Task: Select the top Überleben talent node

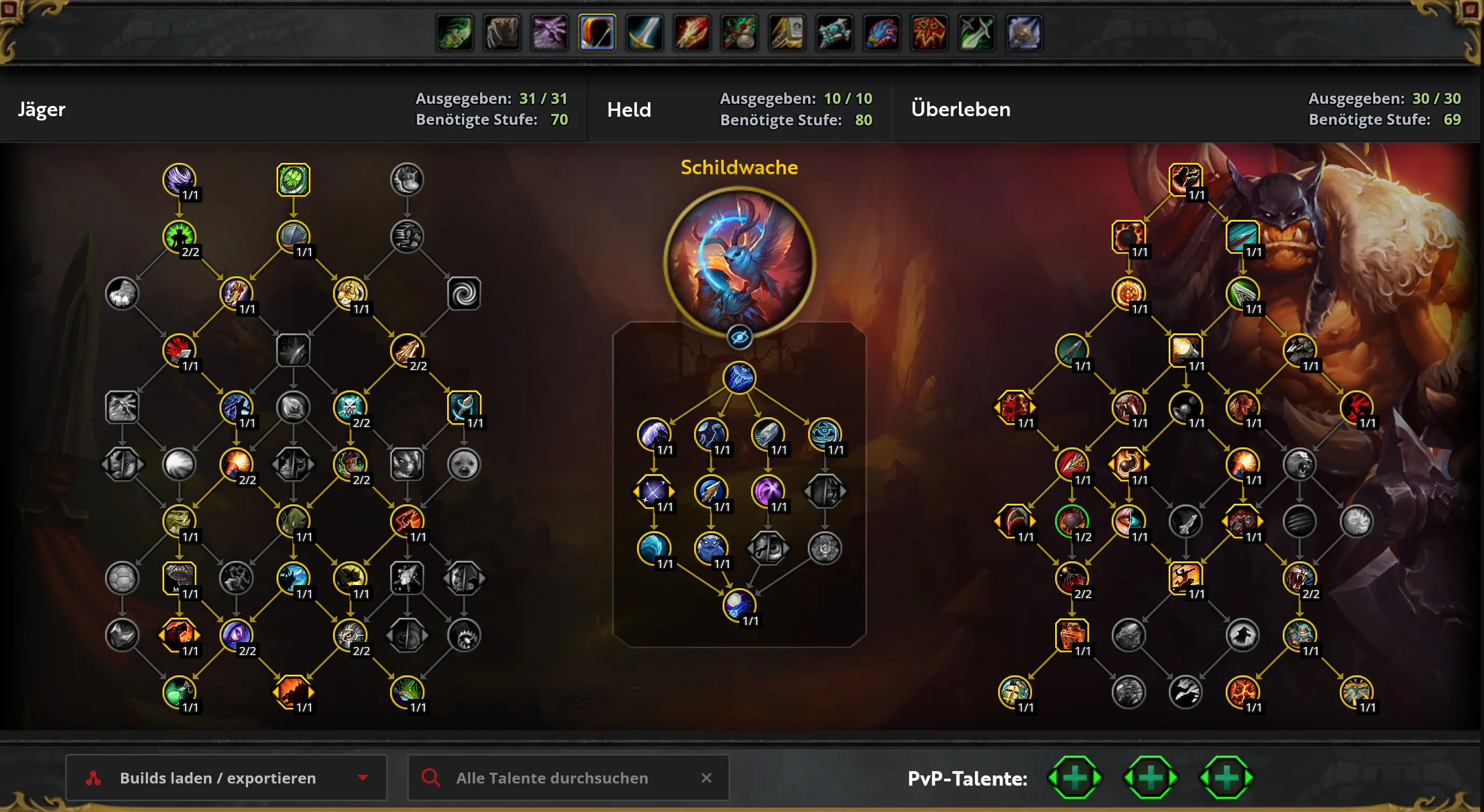Action: (x=1185, y=179)
